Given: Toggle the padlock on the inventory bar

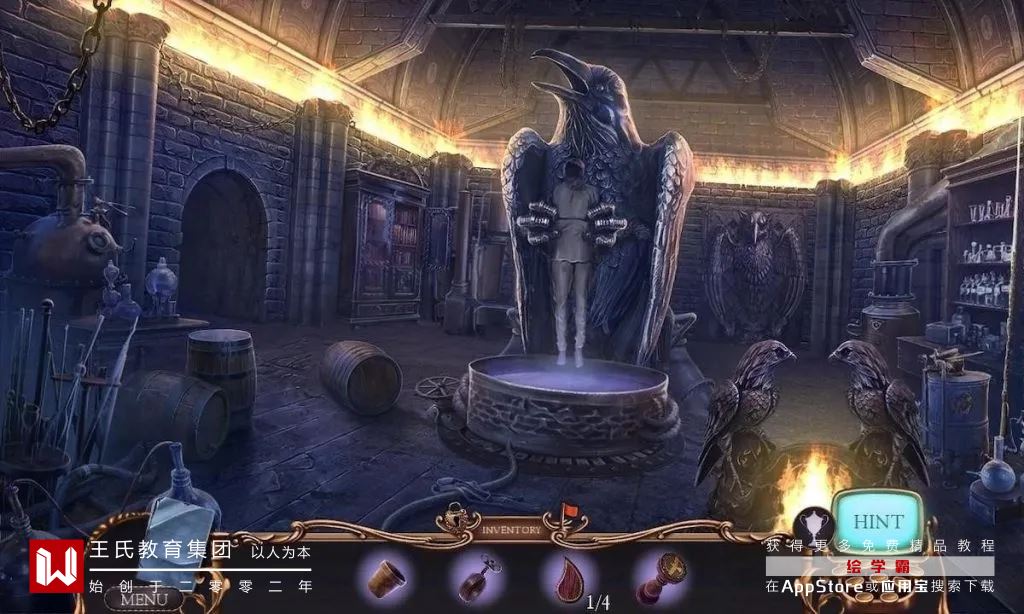Looking at the screenshot, I should (457, 517).
